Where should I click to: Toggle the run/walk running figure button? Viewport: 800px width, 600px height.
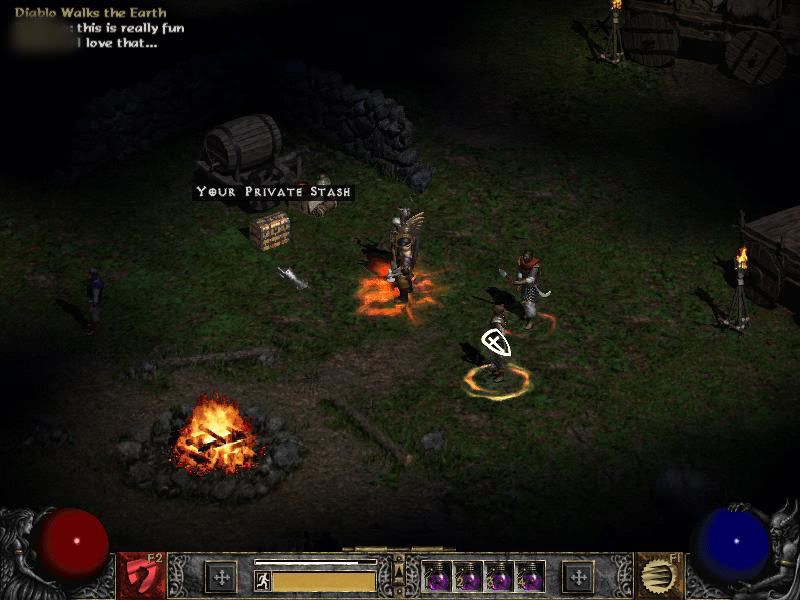[263, 580]
